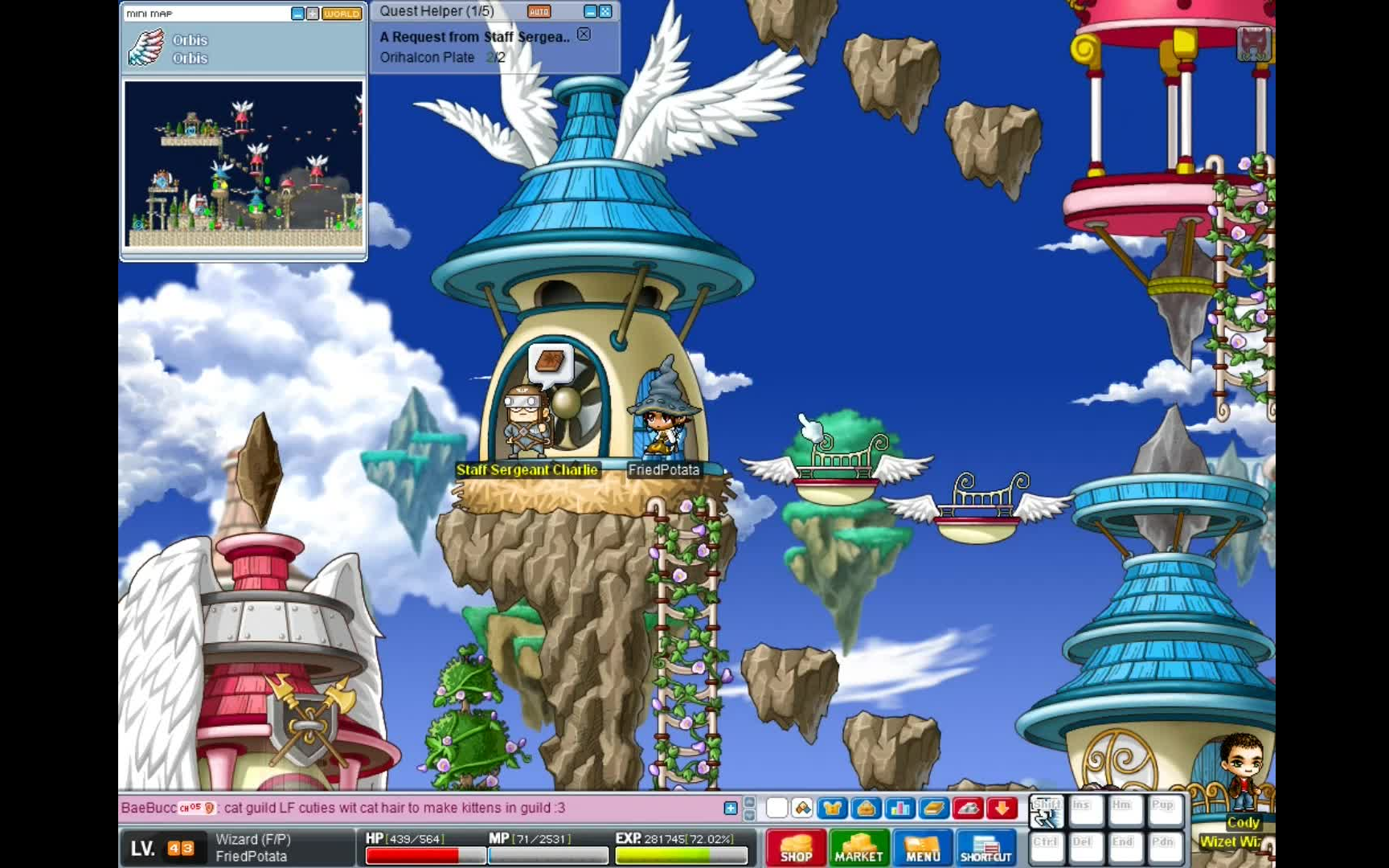Viewport: 1389px width, 868px height.
Task: Click the red down-arrow quickbar button
Action: (1002, 809)
